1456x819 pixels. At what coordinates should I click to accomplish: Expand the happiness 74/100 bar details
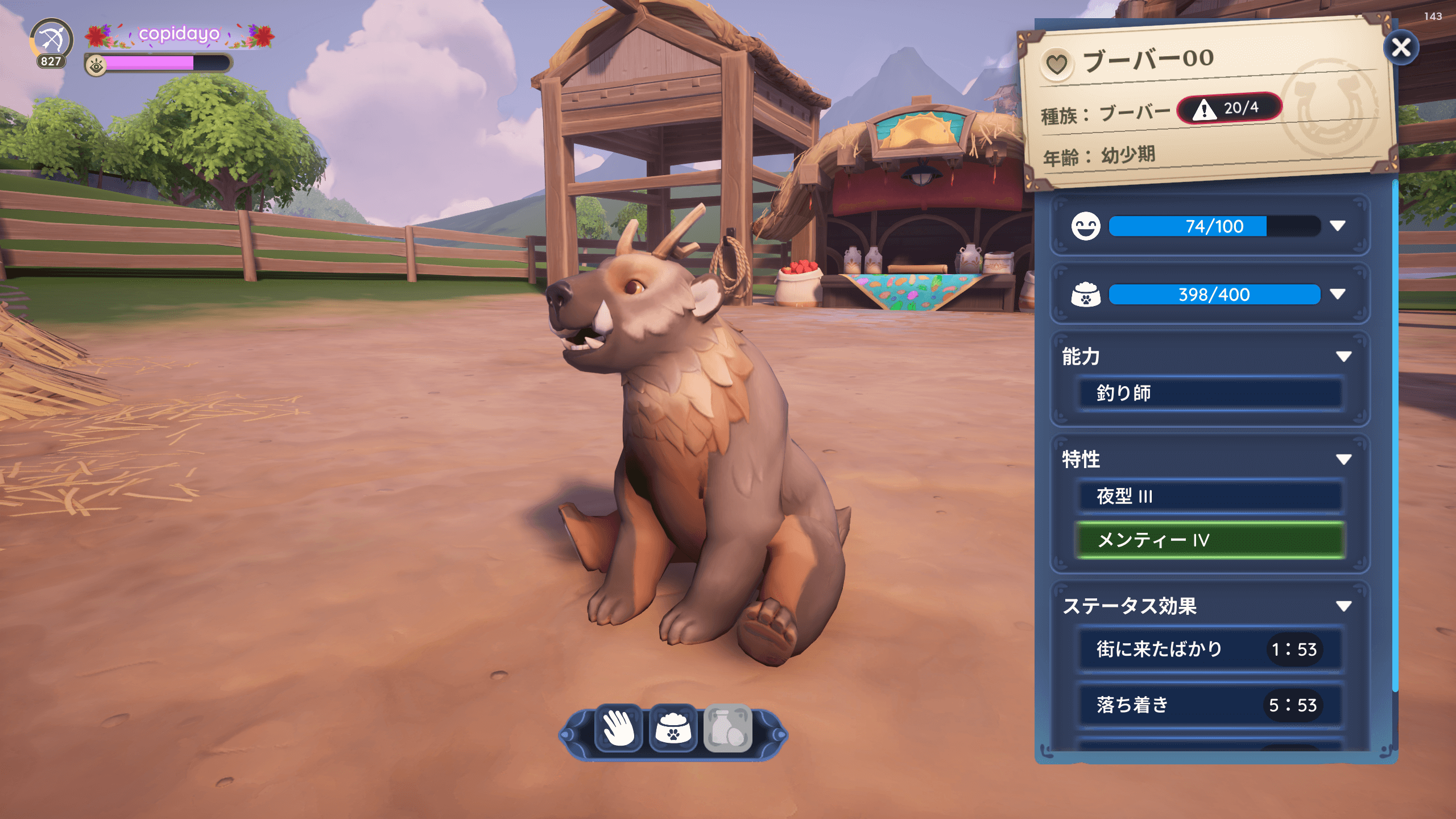1338,226
